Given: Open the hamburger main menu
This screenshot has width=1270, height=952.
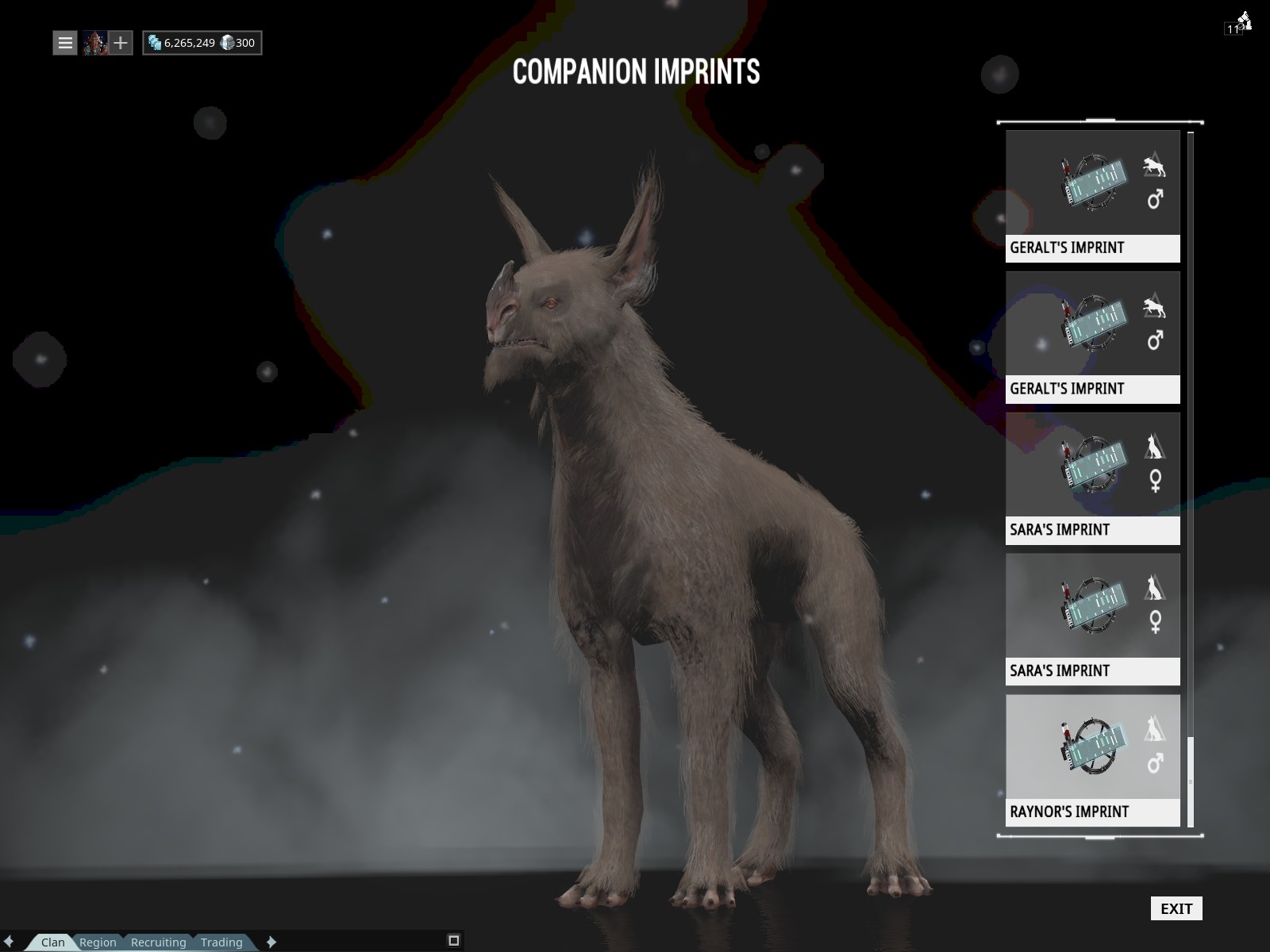Looking at the screenshot, I should [x=65, y=43].
